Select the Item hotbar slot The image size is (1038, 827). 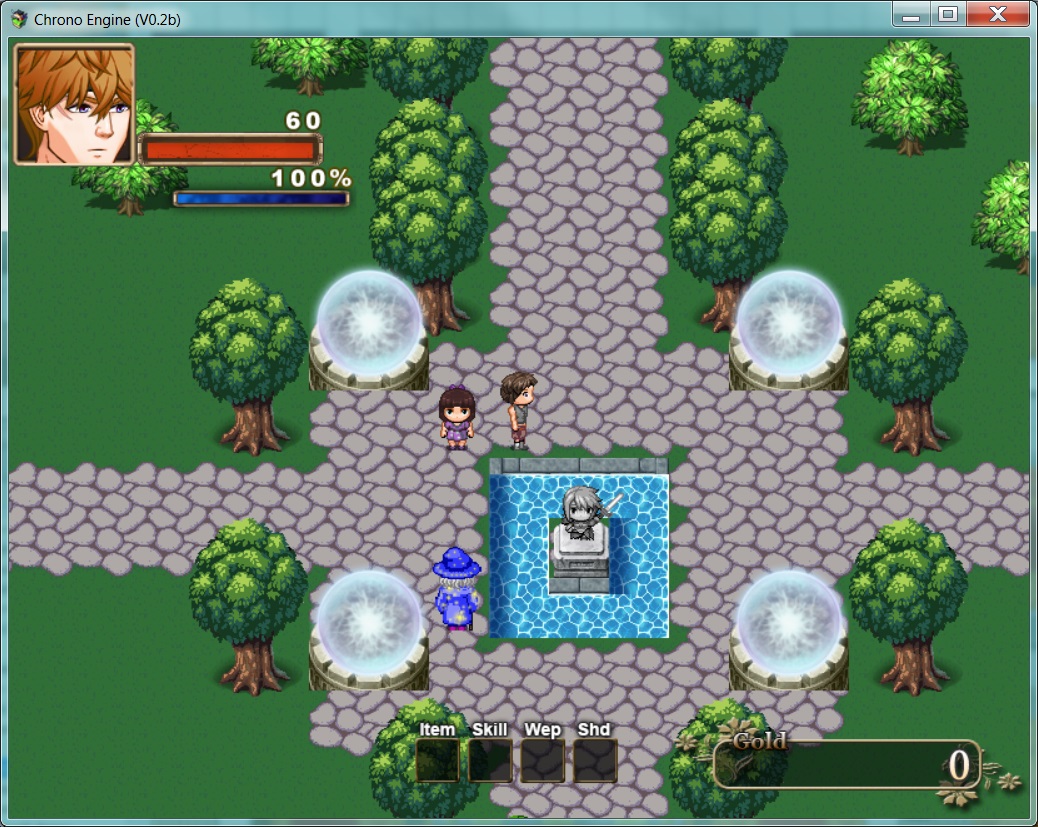pyautogui.click(x=437, y=760)
